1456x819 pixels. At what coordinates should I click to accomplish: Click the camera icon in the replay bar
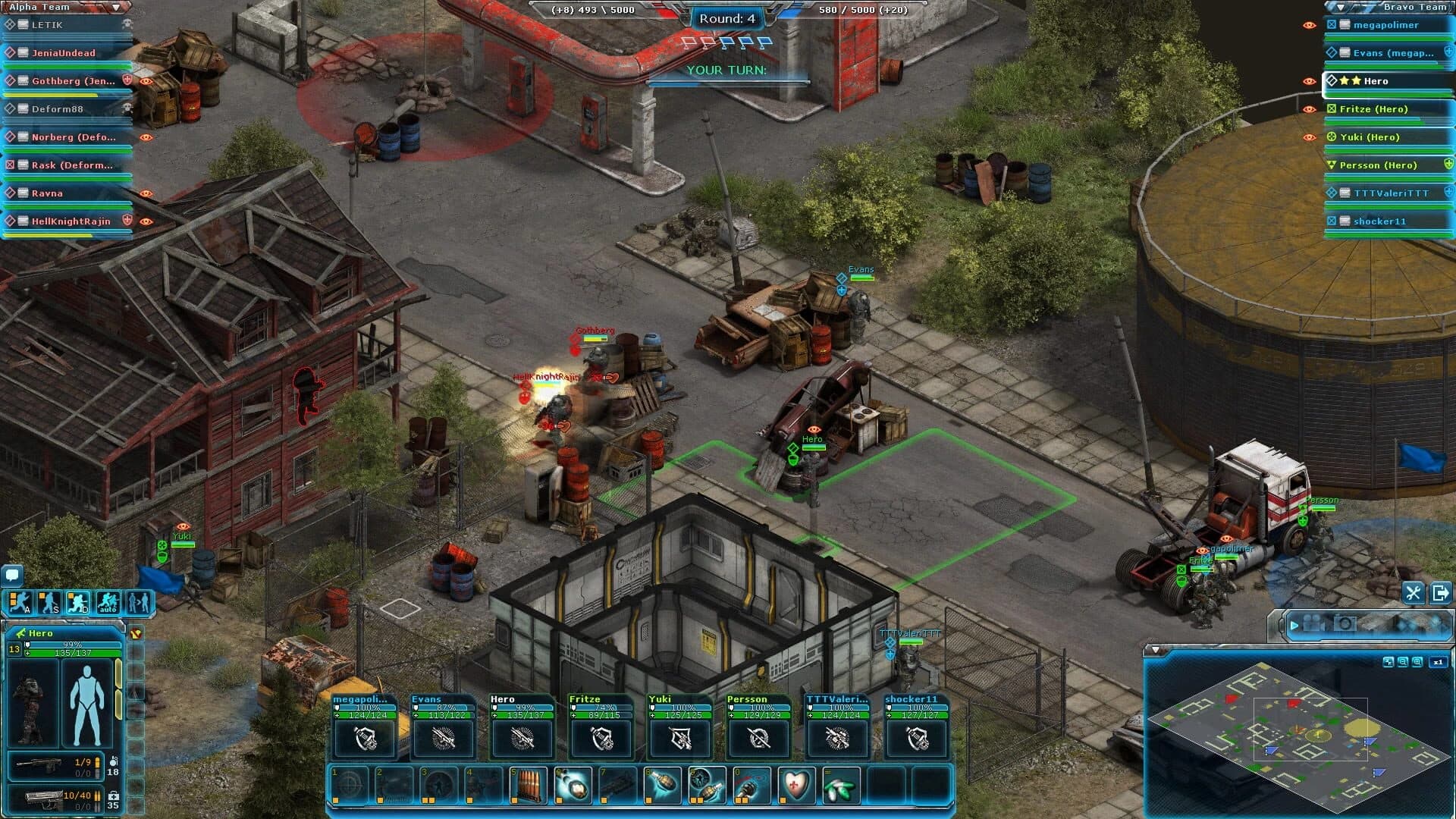pos(1345,623)
